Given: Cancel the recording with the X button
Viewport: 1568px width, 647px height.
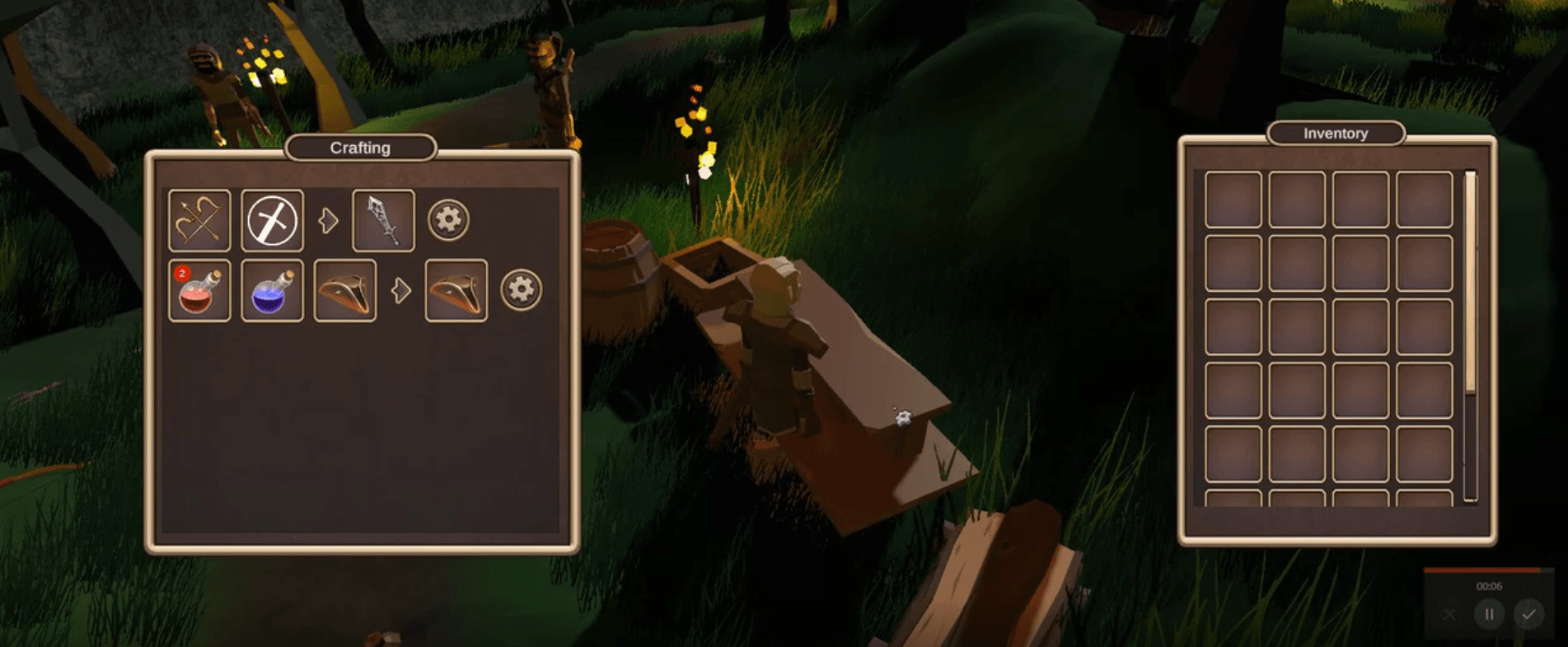Looking at the screenshot, I should [x=1448, y=613].
